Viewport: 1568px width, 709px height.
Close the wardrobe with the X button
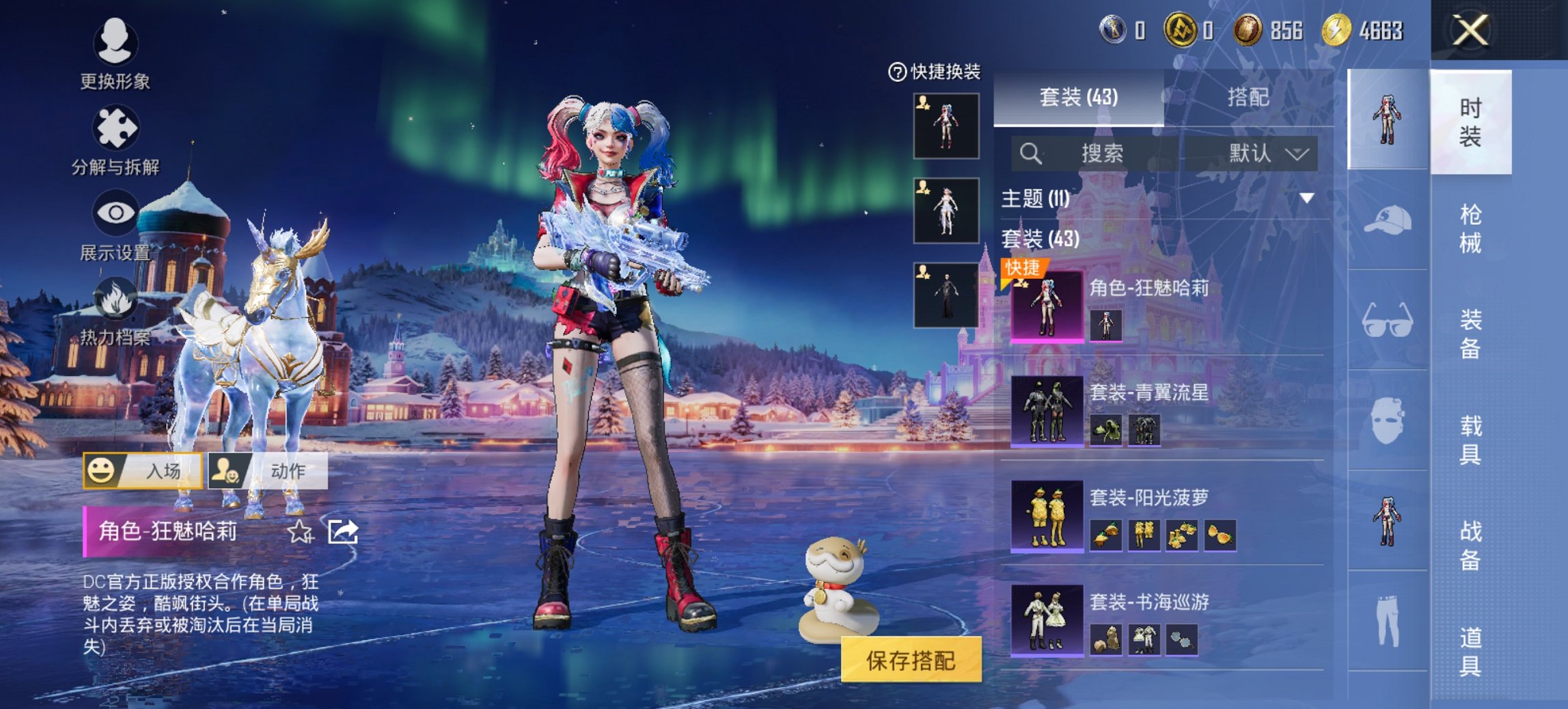[1470, 31]
